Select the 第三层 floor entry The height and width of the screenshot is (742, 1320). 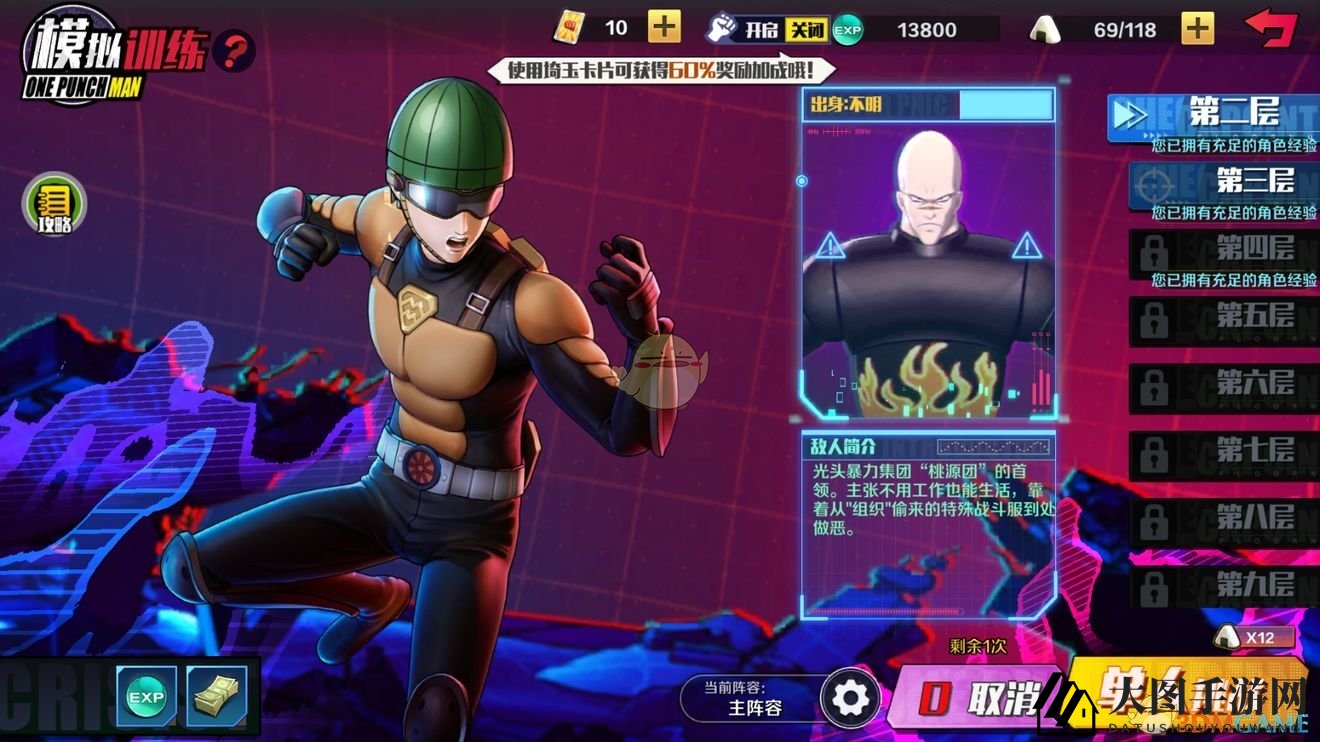(1223, 183)
